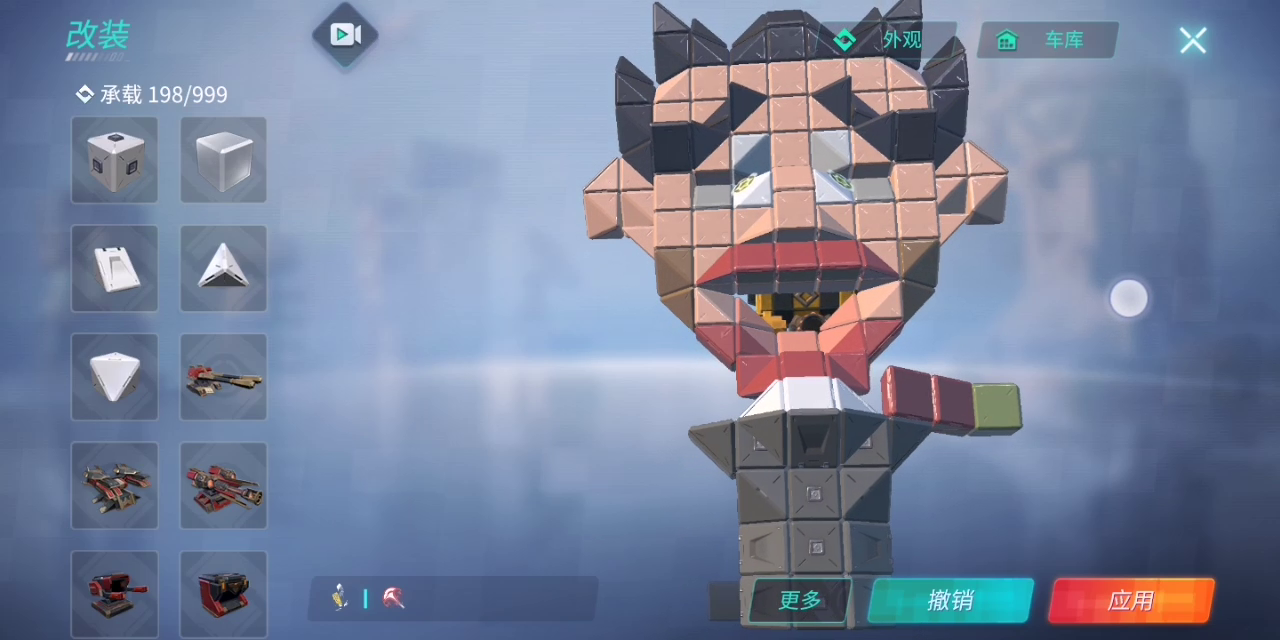Pick the twin red gun part

pyautogui.click(x=114, y=485)
